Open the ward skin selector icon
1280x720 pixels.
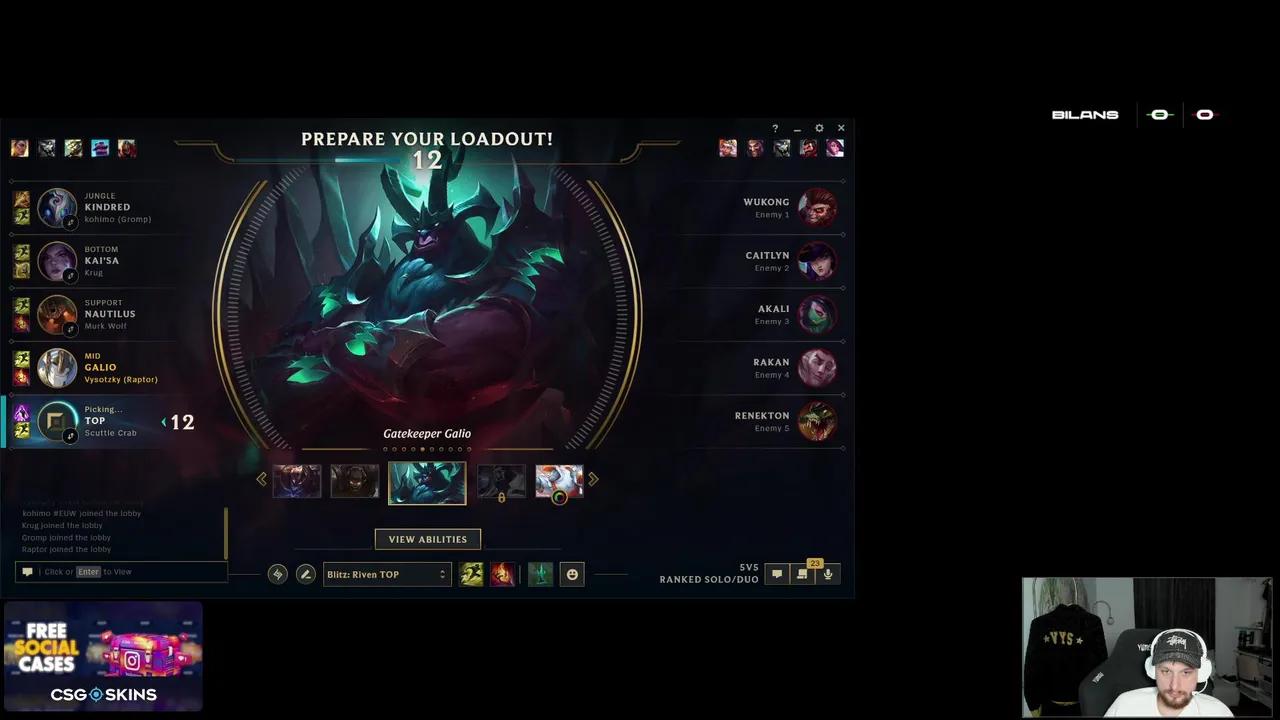540,574
